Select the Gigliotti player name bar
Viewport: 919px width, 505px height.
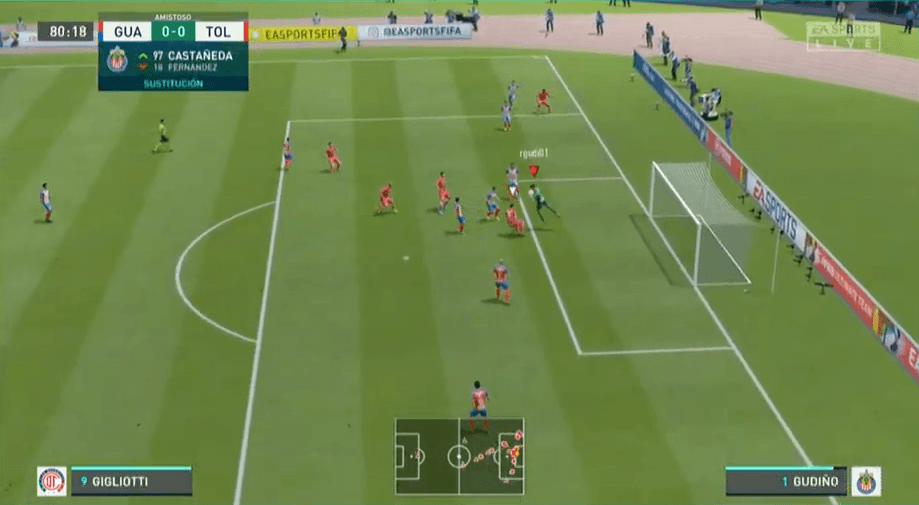(x=130, y=482)
